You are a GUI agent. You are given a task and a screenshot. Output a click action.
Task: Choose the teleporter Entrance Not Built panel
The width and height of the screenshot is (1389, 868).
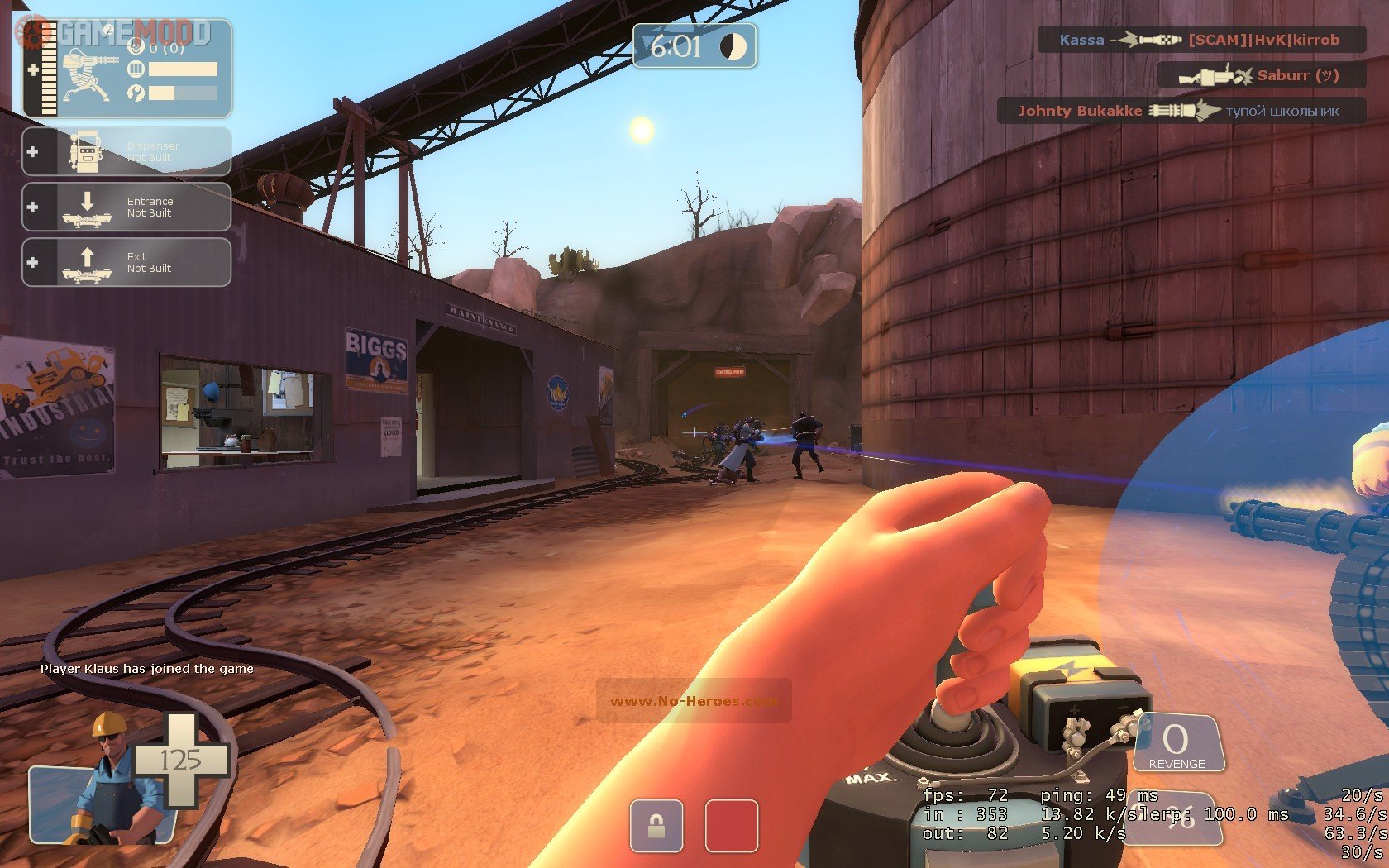[126, 207]
